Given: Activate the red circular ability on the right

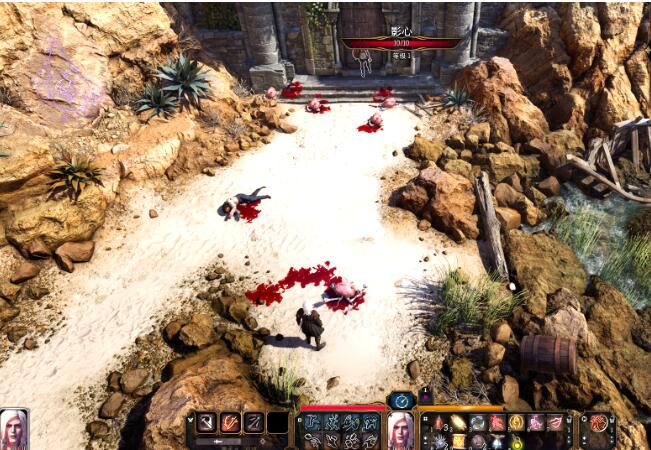Looking at the screenshot, I should click(x=598, y=423).
